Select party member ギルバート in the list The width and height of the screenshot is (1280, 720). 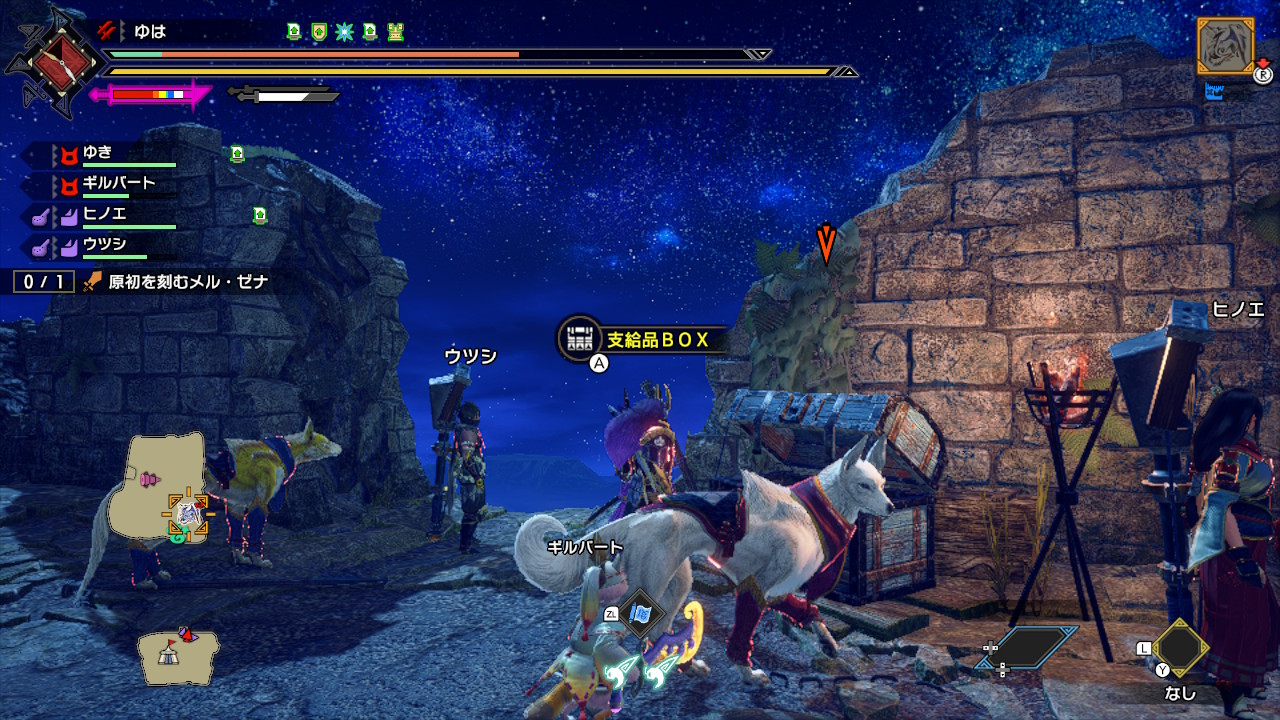(x=118, y=184)
